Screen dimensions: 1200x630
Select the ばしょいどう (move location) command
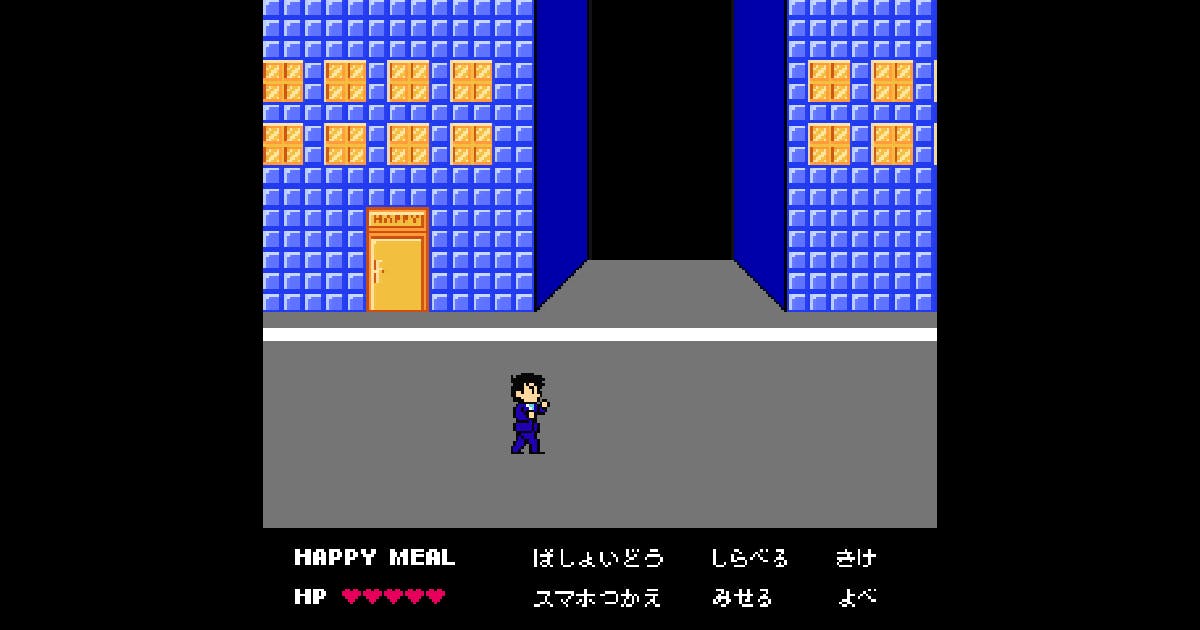(x=598, y=558)
